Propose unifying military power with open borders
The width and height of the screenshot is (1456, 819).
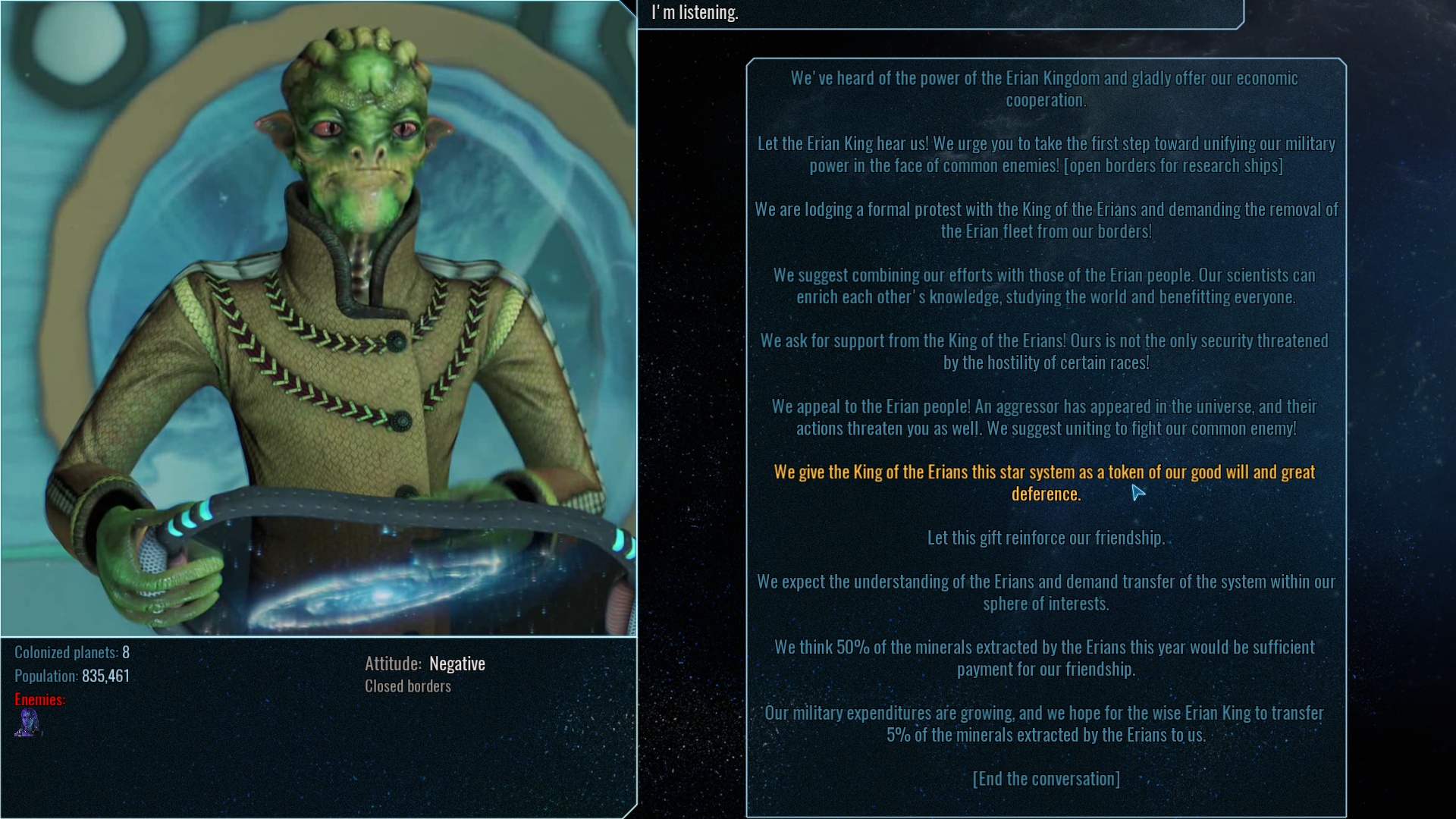click(x=1046, y=153)
